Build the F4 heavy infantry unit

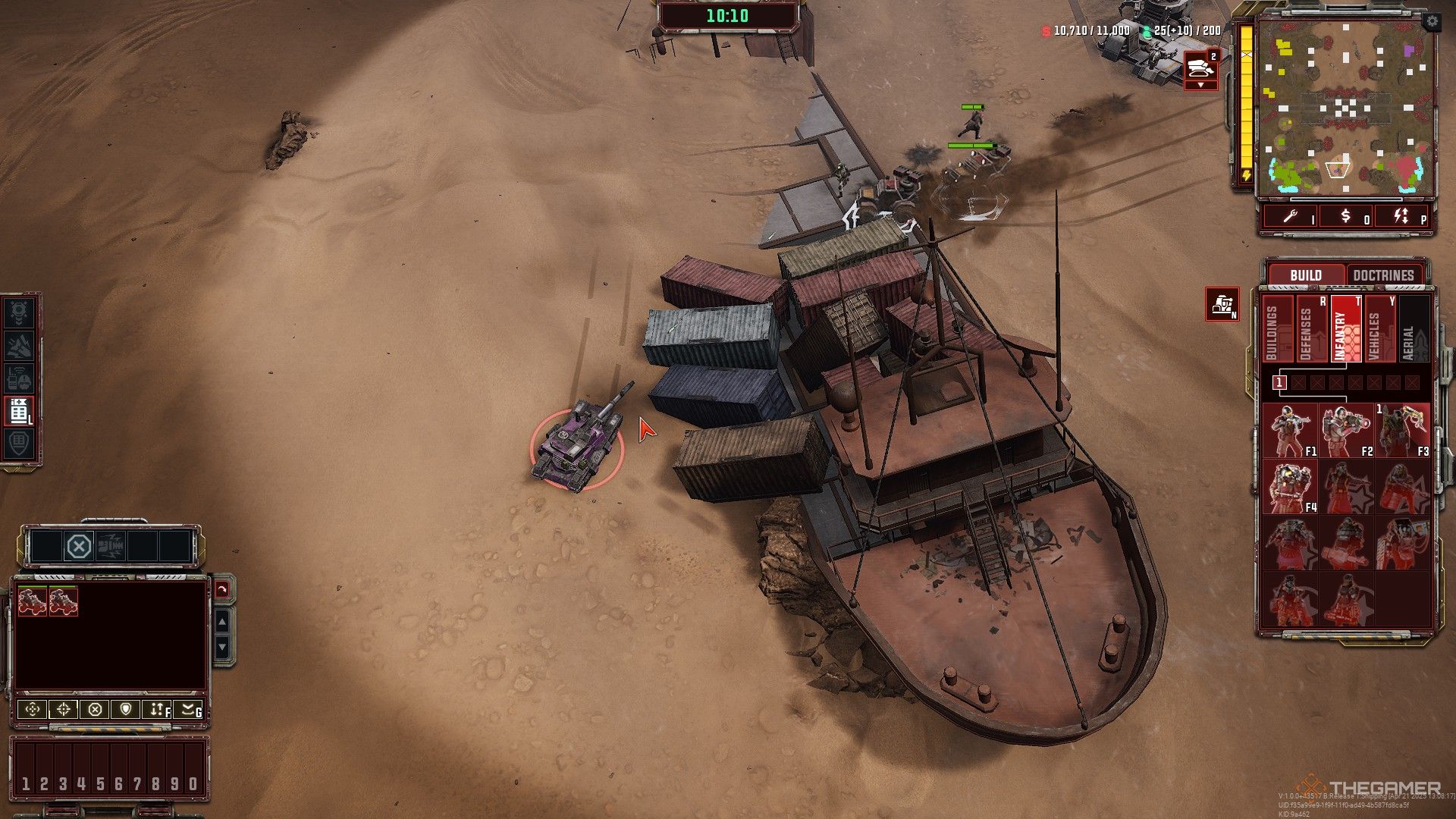(1289, 487)
